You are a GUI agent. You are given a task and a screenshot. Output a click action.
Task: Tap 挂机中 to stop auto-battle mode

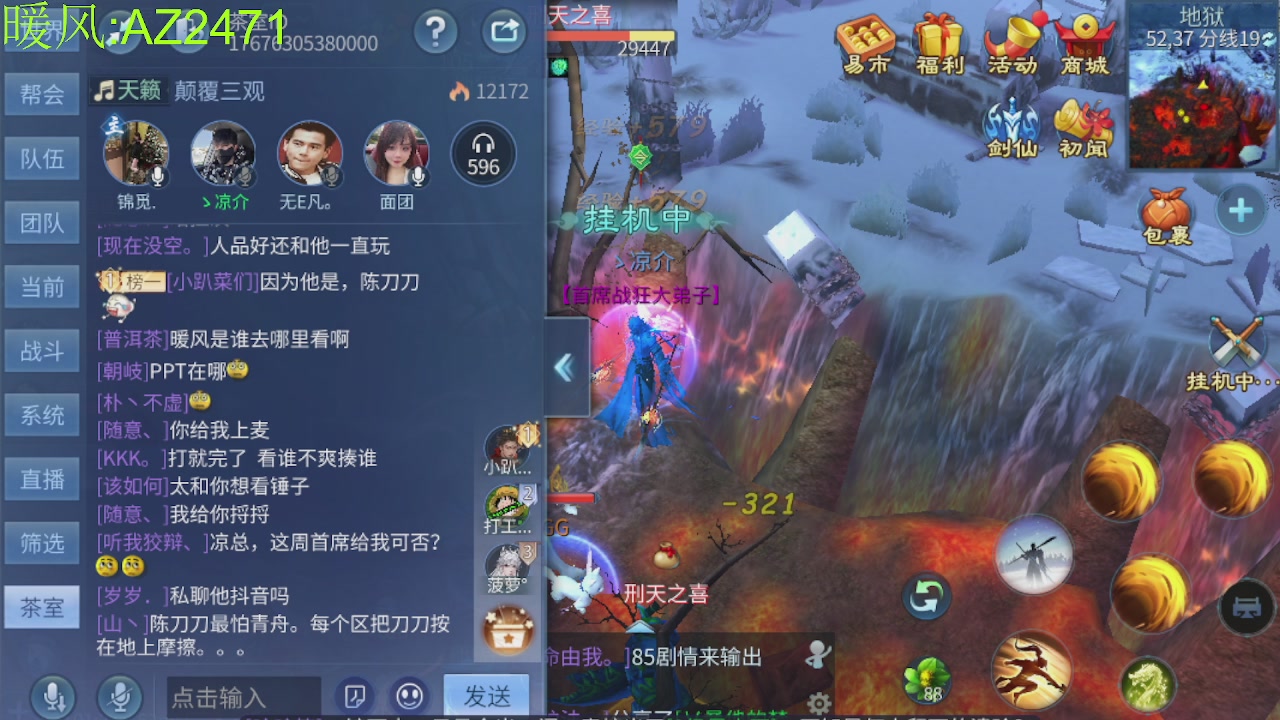(636, 216)
